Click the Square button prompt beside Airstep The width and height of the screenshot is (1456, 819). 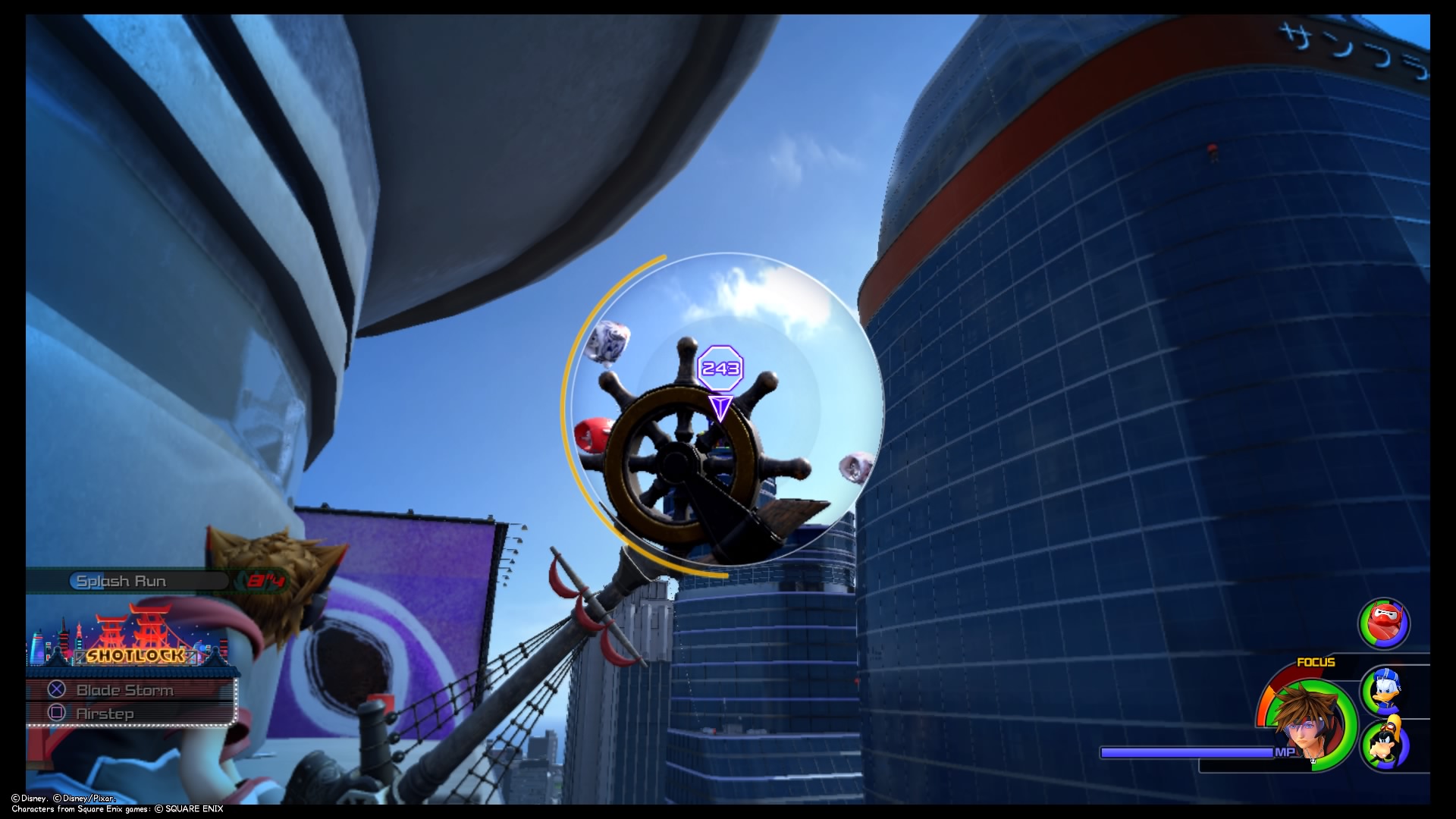click(56, 713)
